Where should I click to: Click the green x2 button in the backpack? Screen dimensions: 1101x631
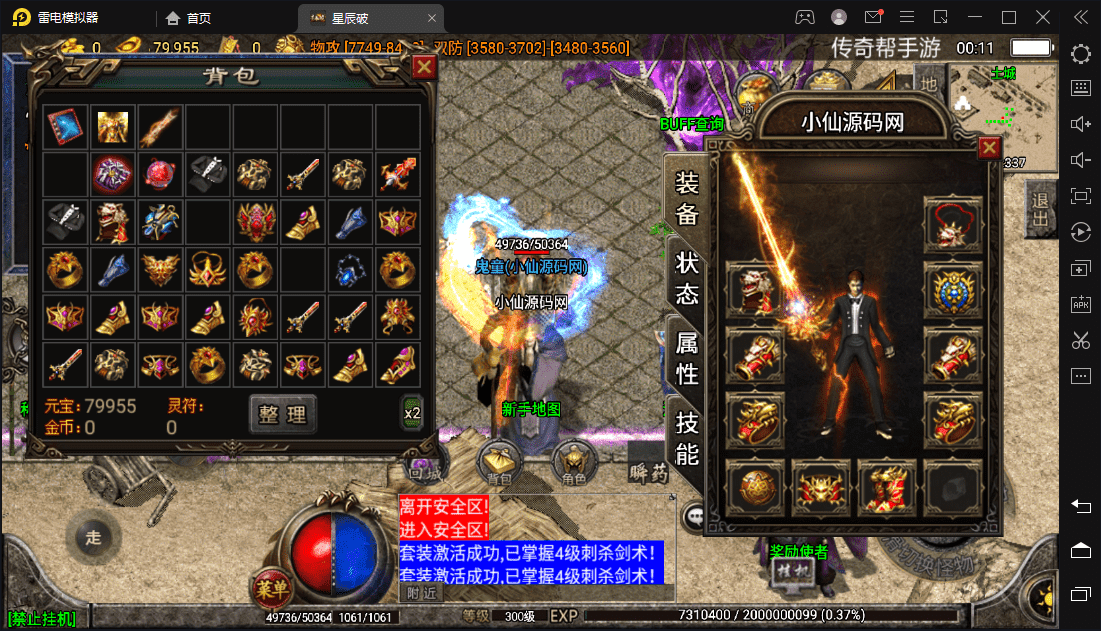click(412, 413)
